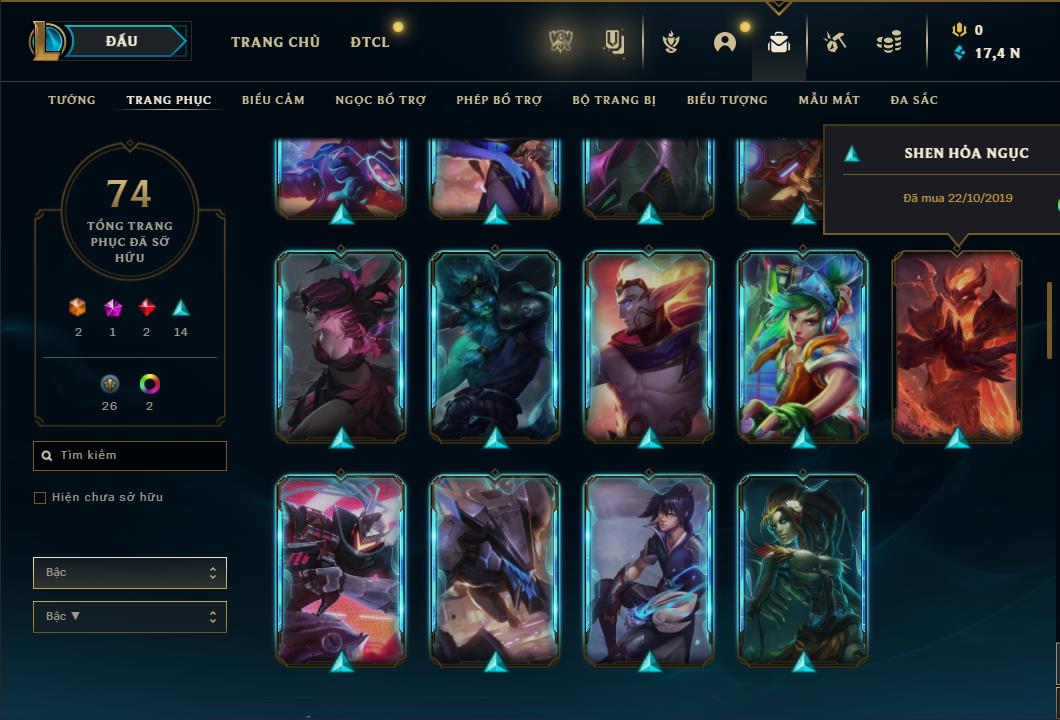Open the store coins icon
Image resolution: width=1060 pixels, height=720 pixels.
pos(889,42)
